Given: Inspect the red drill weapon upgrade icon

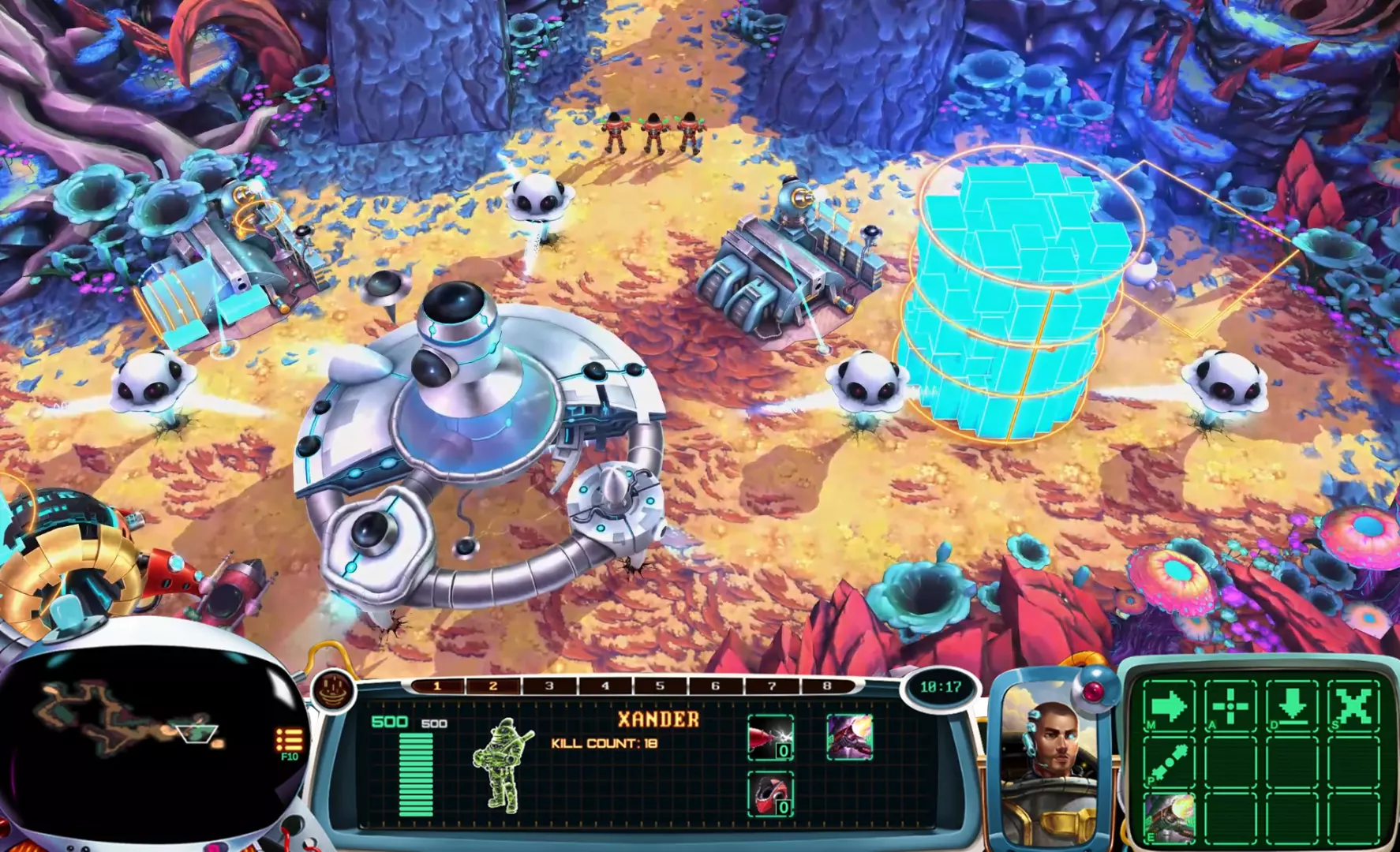Looking at the screenshot, I should coord(770,737).
